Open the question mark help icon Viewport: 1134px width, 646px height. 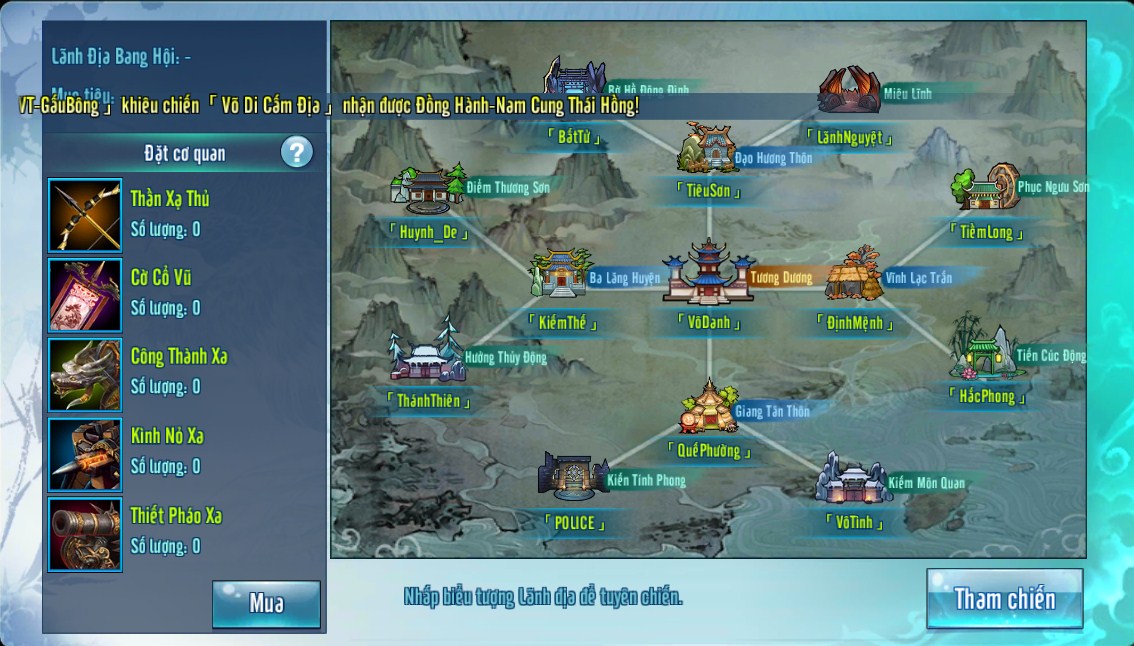[x=296, y=153]
